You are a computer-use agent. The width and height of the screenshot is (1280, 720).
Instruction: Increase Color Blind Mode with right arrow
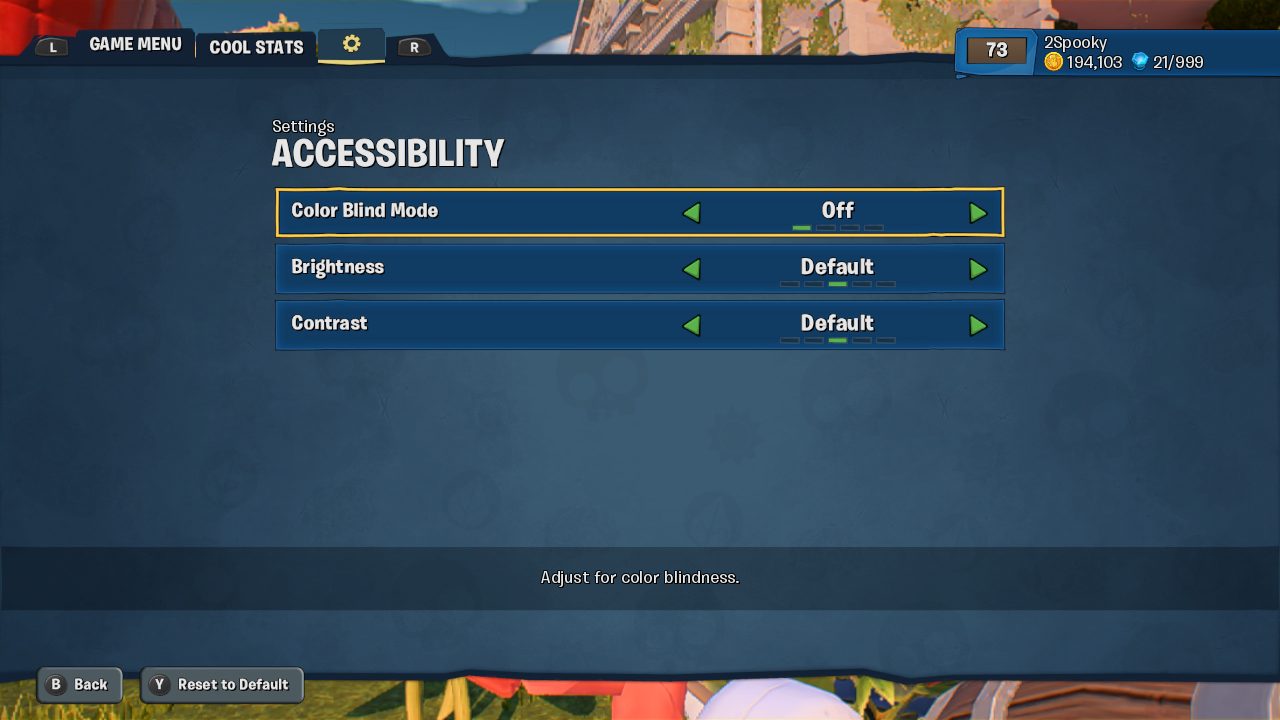[979, 212]
